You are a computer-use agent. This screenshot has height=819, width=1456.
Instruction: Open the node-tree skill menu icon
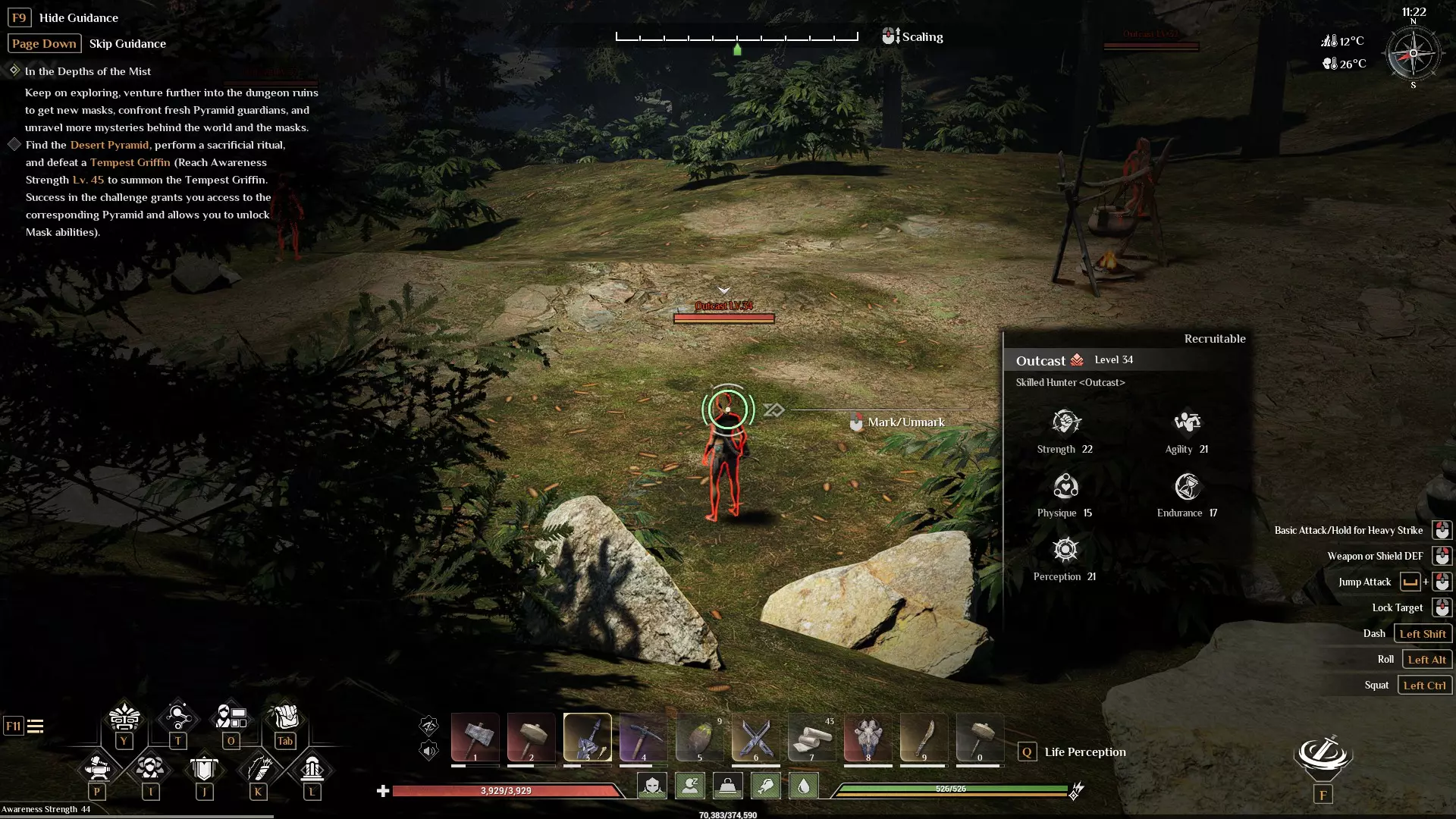pos(177,717)
